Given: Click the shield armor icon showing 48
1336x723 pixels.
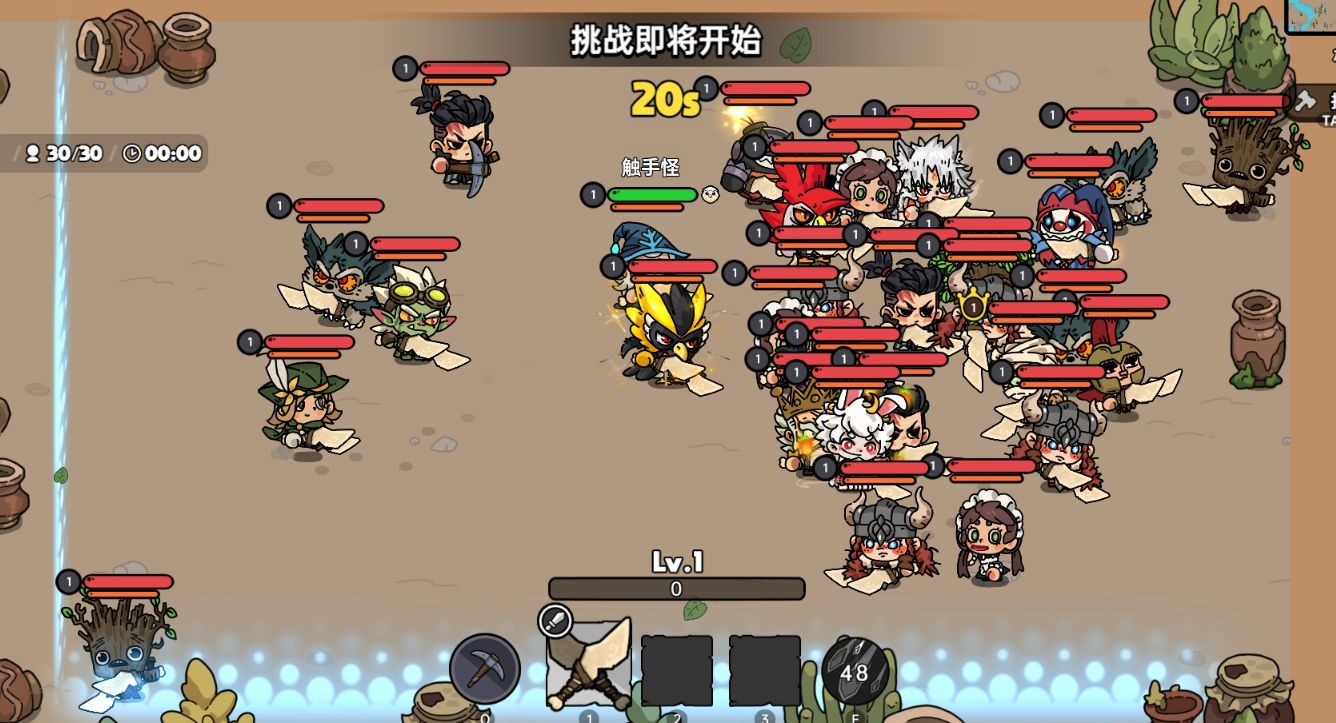Looking at the screenshot, I should [852, 672].
